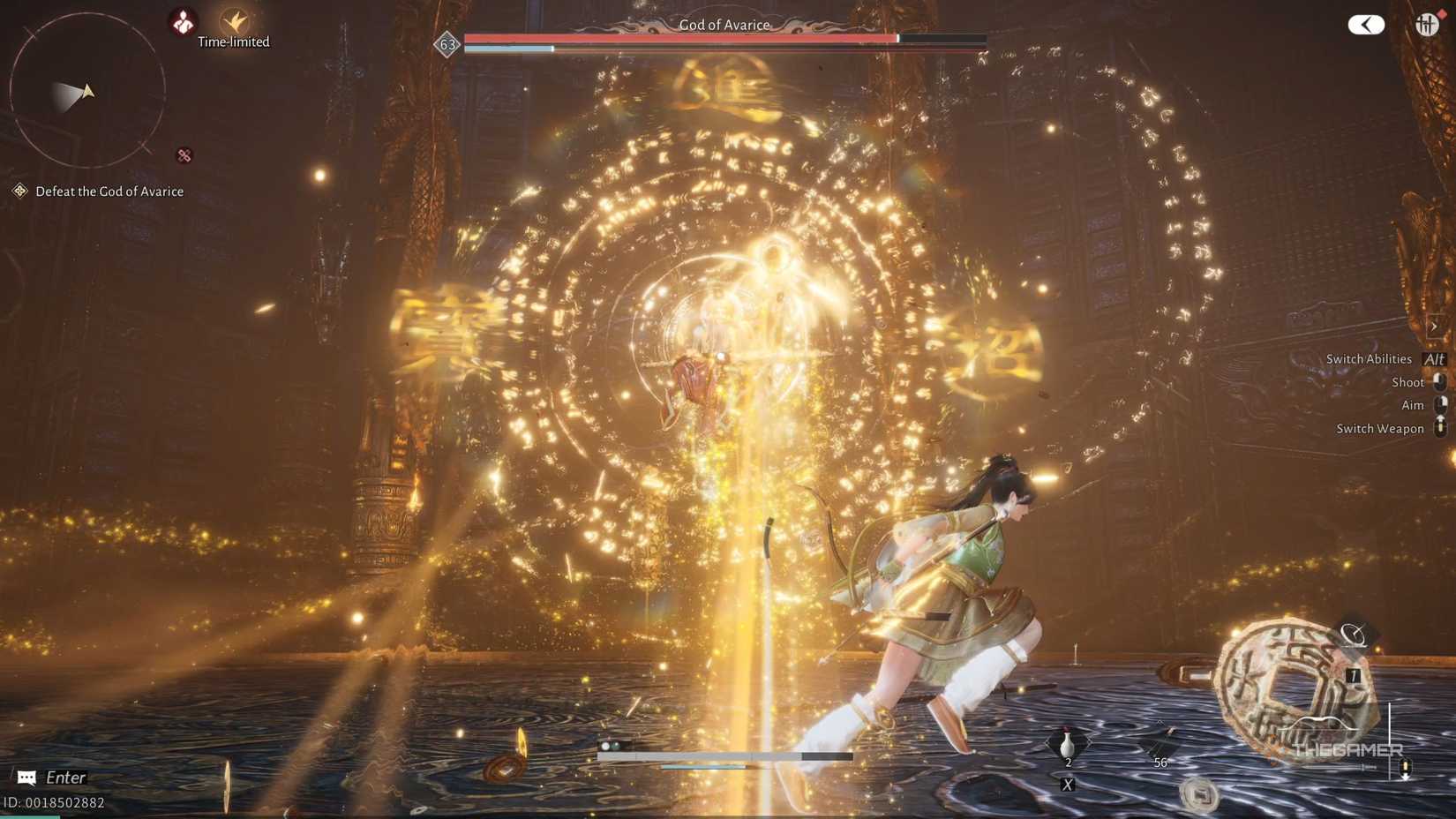Click the level 63 badge on the boss bar
Viewport: 1456px width, 819px height.
pos(447,44)
